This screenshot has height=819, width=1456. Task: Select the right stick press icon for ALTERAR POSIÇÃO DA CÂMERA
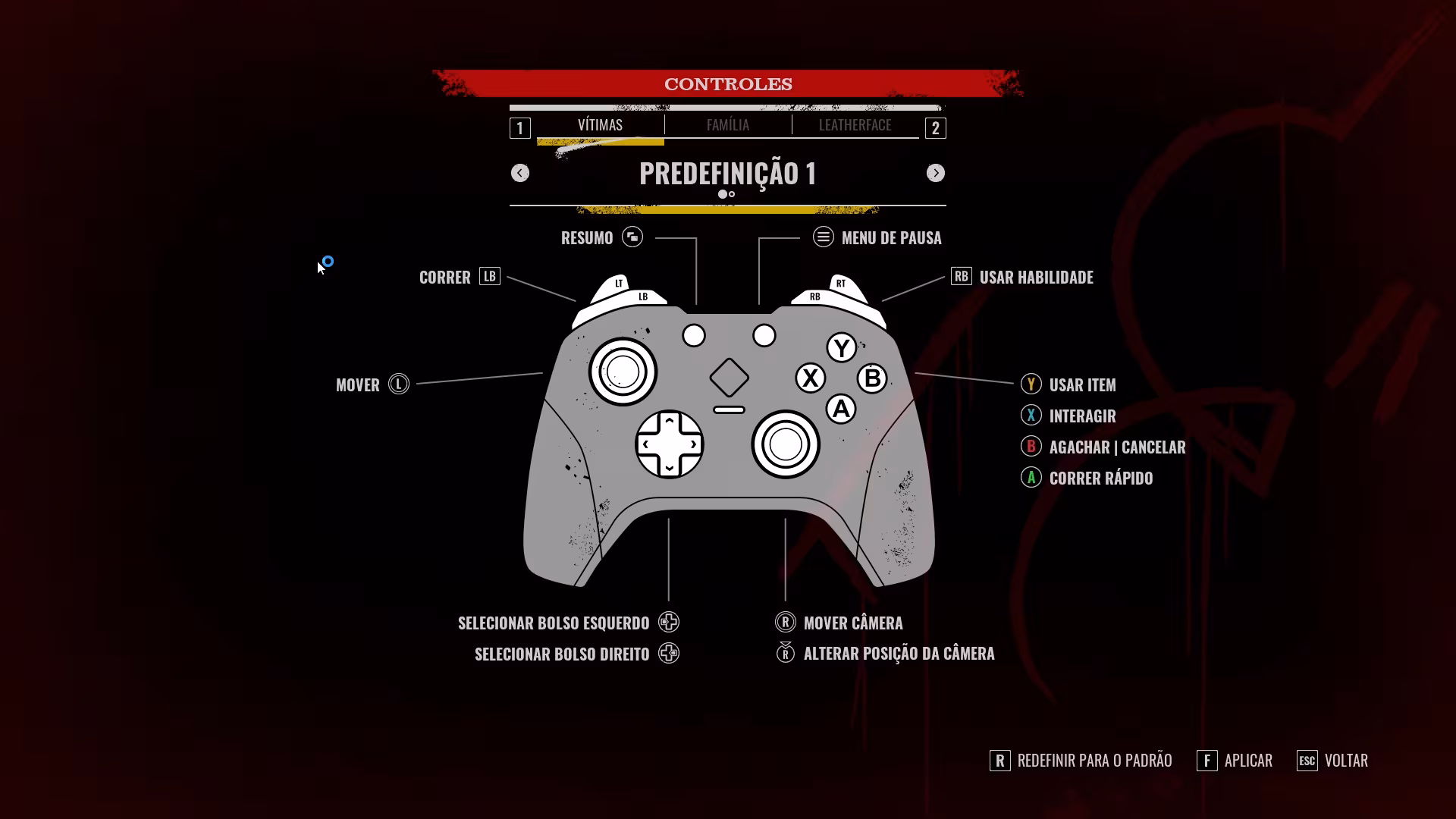pyautogui.click(x=786, y=653)
